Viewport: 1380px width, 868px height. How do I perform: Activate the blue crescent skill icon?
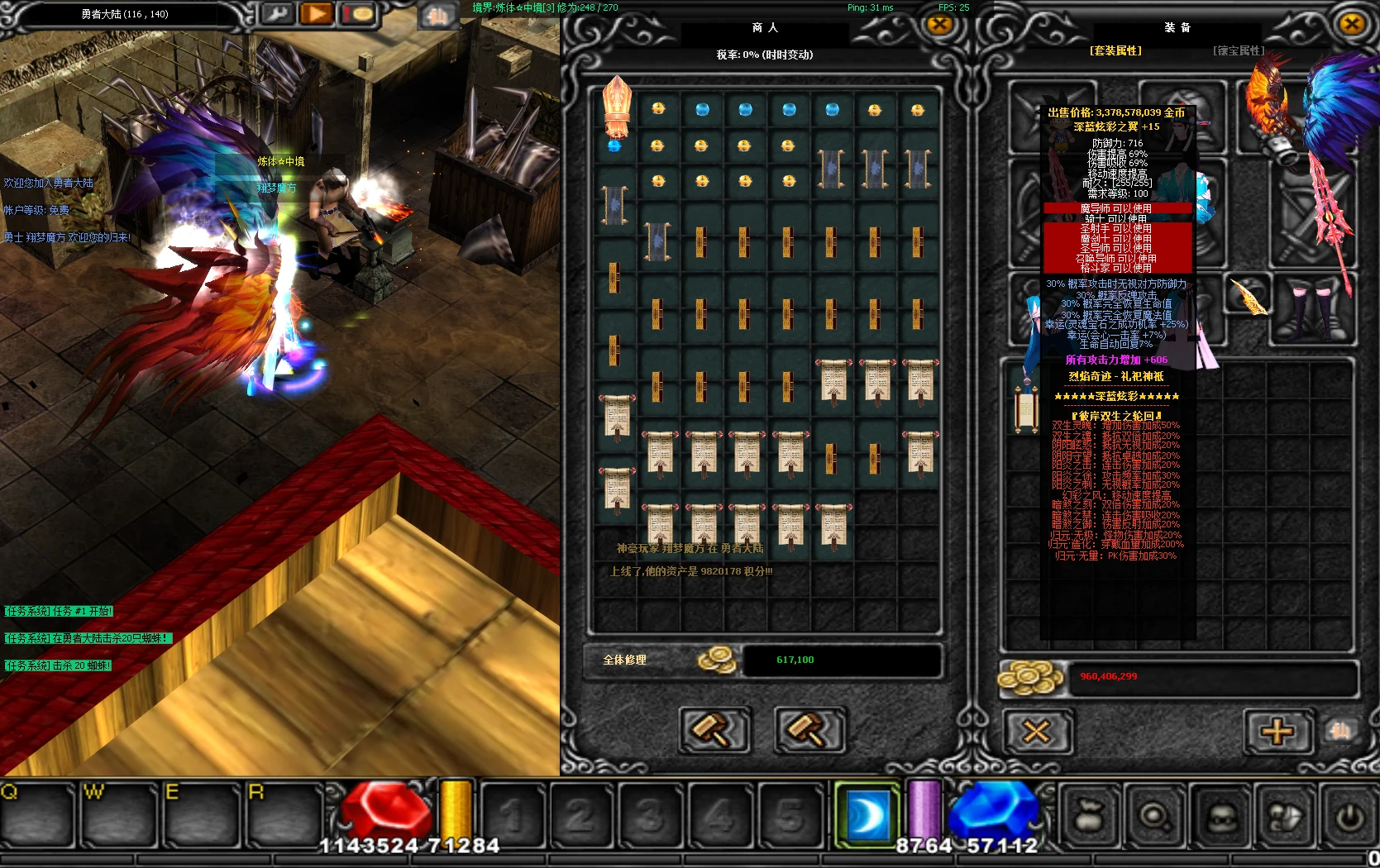pyautogui.click(x=867, y=815)
